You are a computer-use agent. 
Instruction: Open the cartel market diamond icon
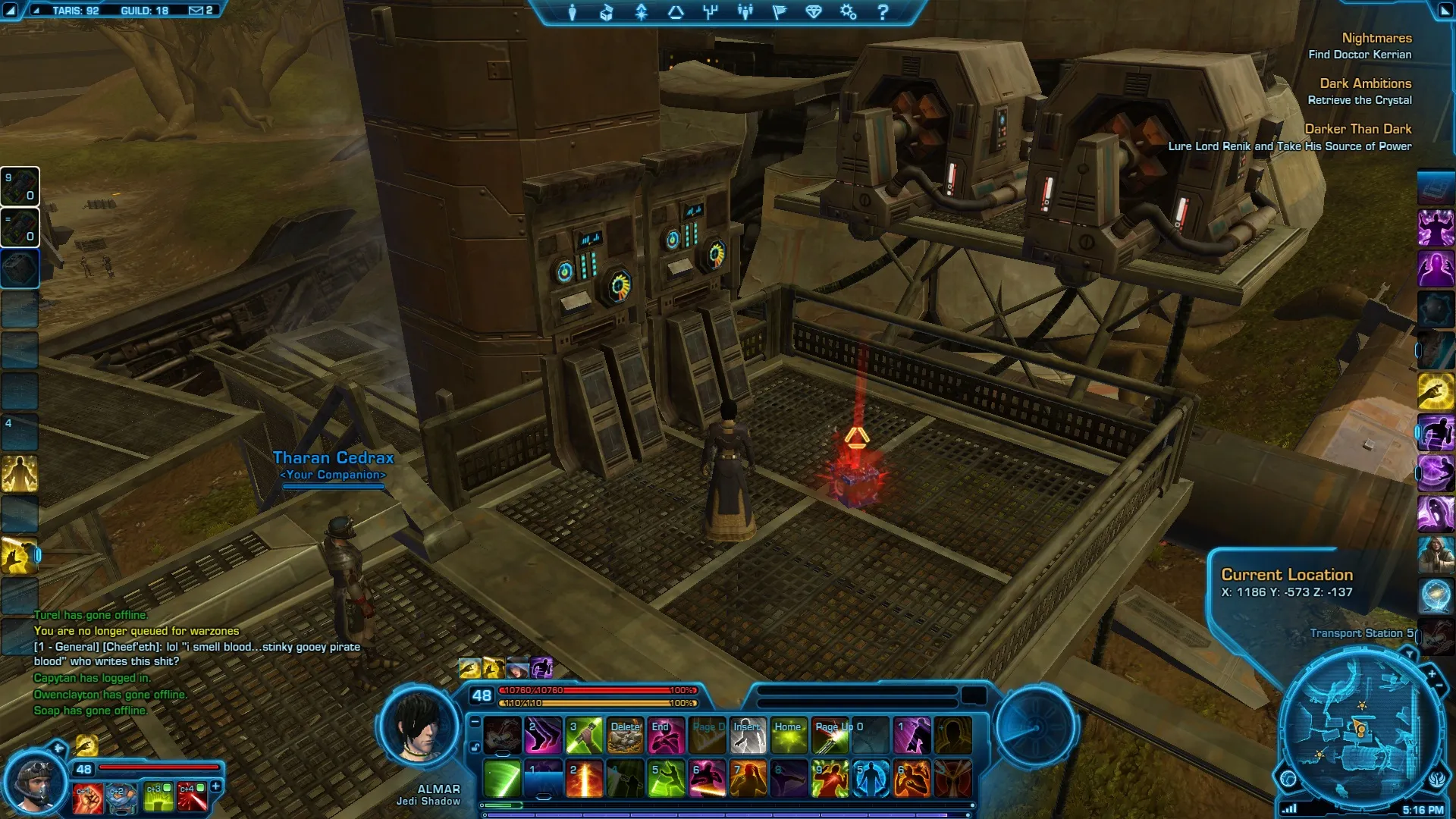[x=814, y=12]
